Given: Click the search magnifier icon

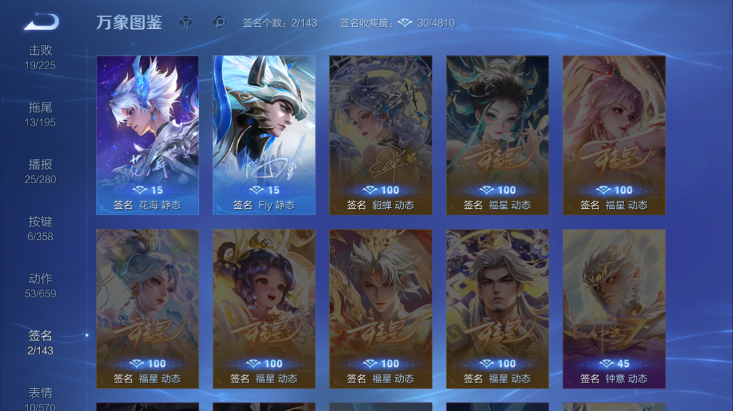Looking at the screenshot, I should (219, 22).
